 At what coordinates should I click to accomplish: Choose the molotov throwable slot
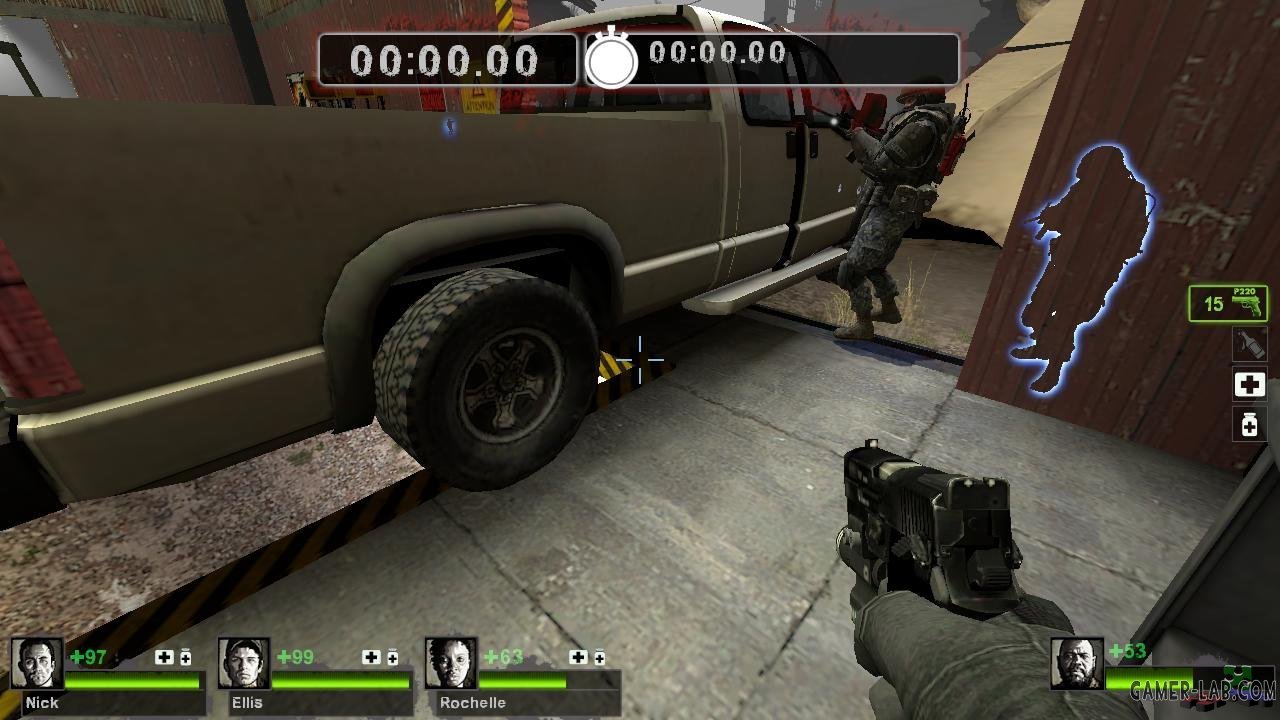[1249, 344]
